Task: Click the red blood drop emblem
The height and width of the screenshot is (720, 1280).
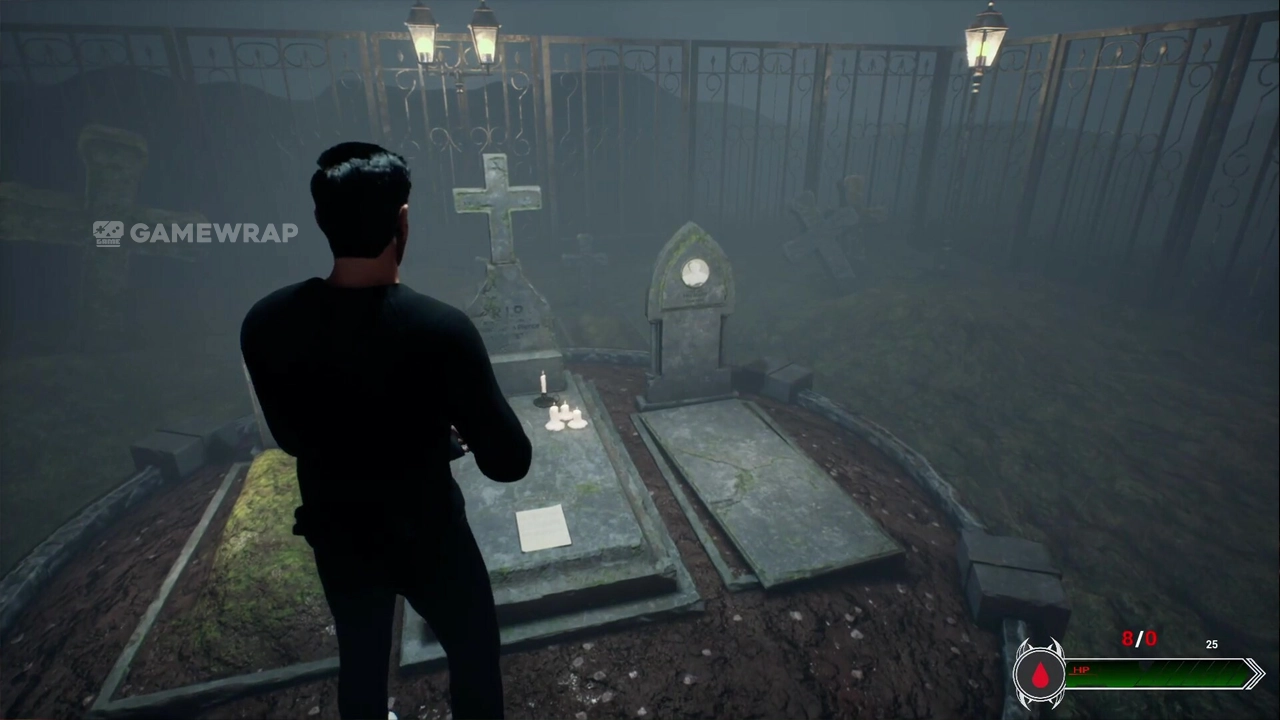Action: [x=1040, y=675]
